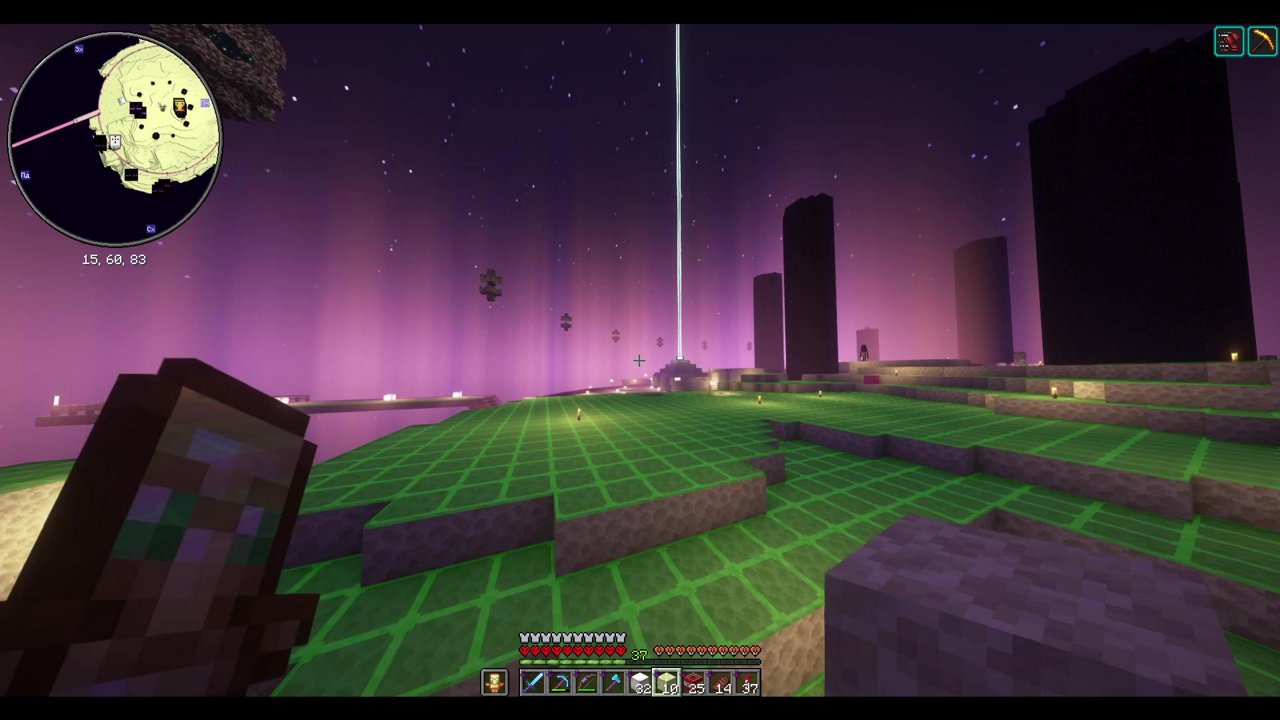Click the arrows stack of 37 in hotbar
The width and height of the screenshot is (1280, 720).
[x=749, y=681]
